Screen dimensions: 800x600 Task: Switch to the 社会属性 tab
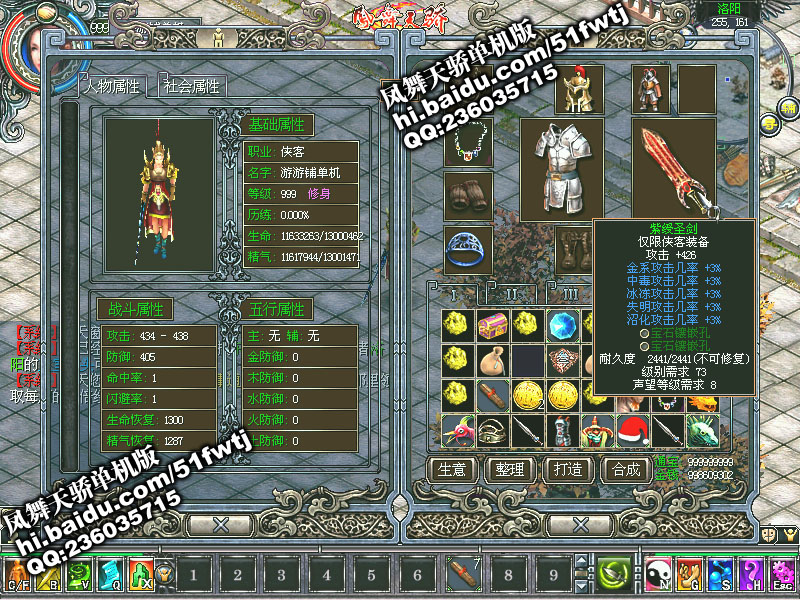[193, 87]
